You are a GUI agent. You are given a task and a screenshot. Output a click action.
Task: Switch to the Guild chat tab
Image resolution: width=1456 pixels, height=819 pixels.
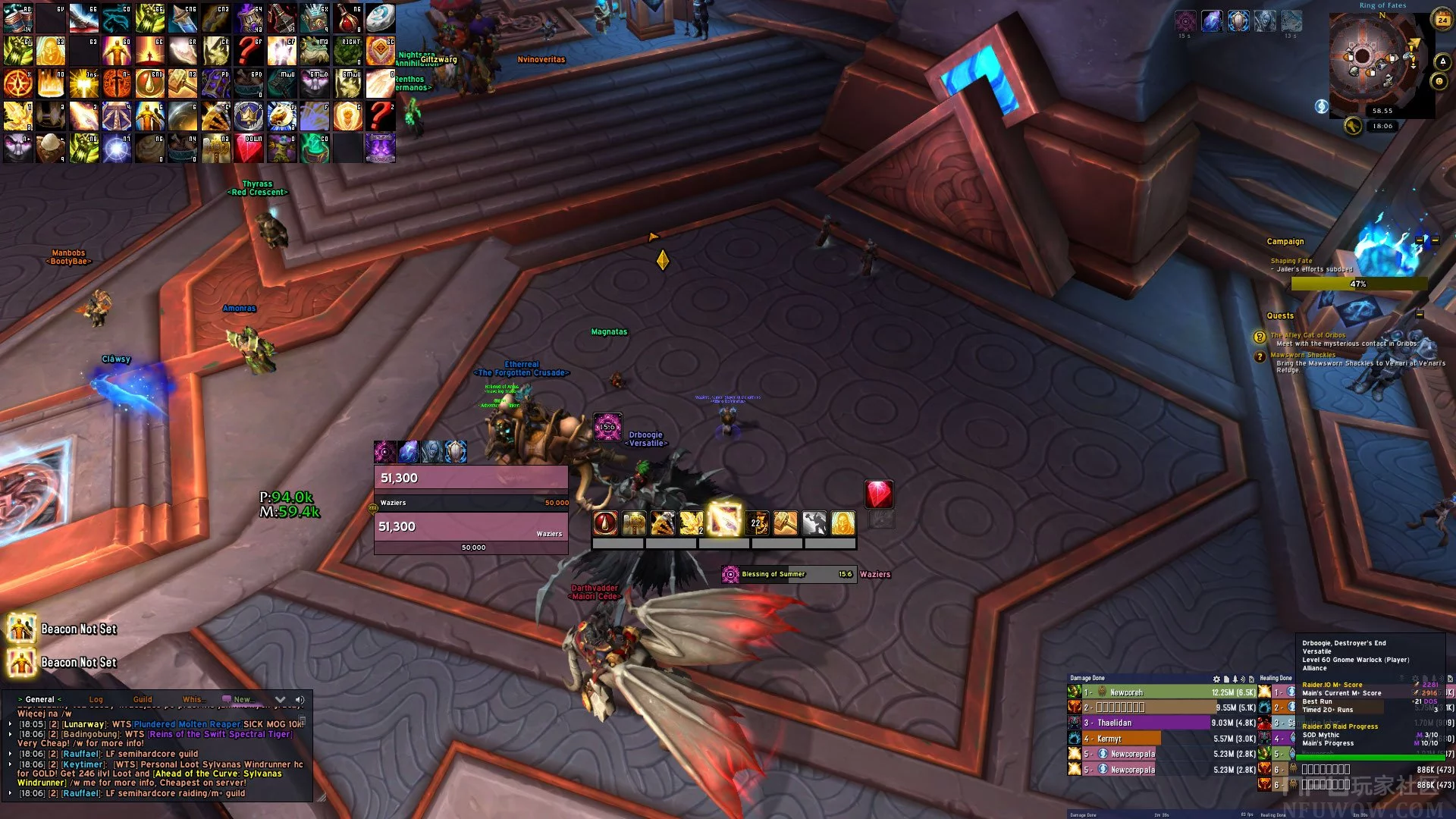143,700
